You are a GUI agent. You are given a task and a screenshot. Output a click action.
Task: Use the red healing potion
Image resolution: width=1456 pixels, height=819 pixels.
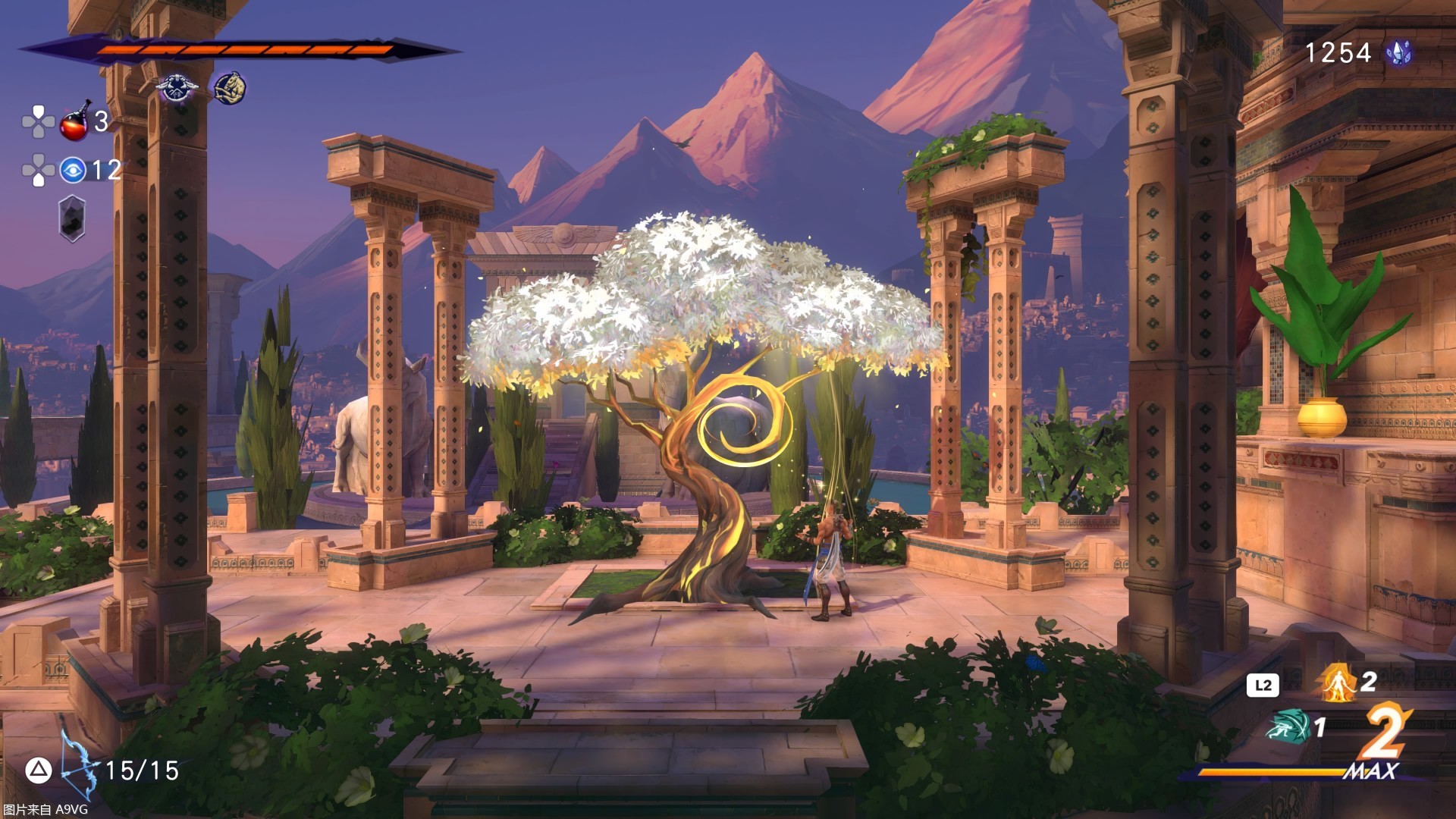(75, 122)
